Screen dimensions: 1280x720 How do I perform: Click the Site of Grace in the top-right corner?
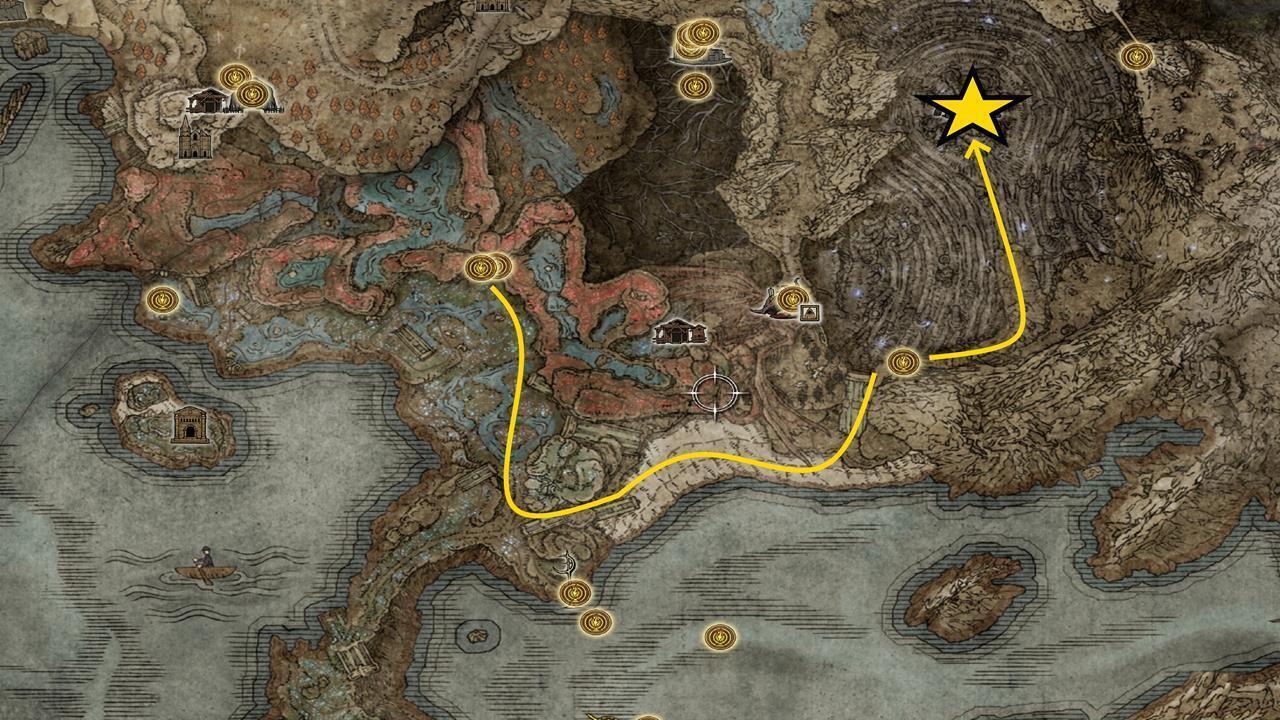(1138, 55)
